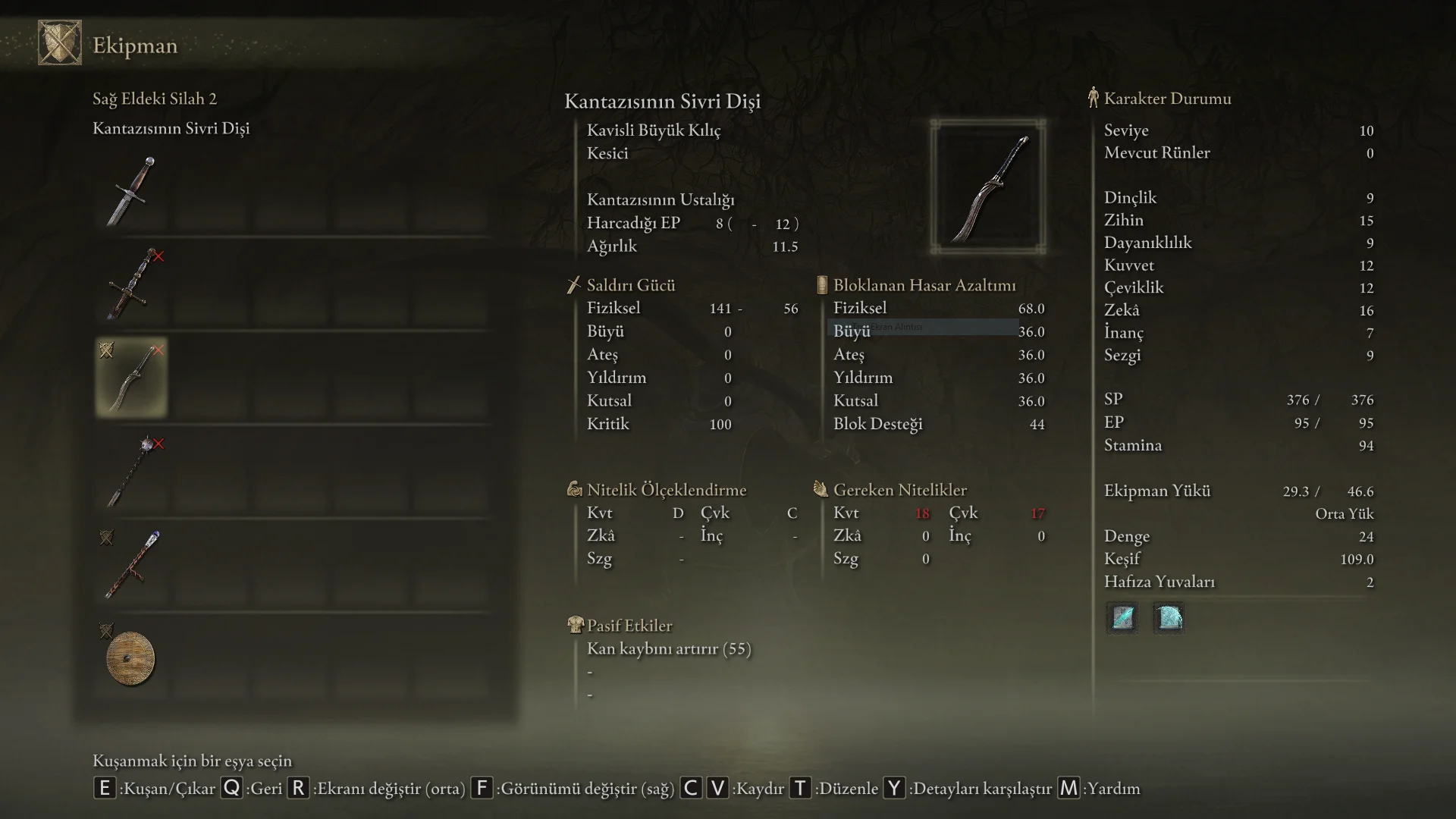1456x819 pixels.
Task: Choose the ornate greatsword with gold crossguard
Action: coord(132,285)
